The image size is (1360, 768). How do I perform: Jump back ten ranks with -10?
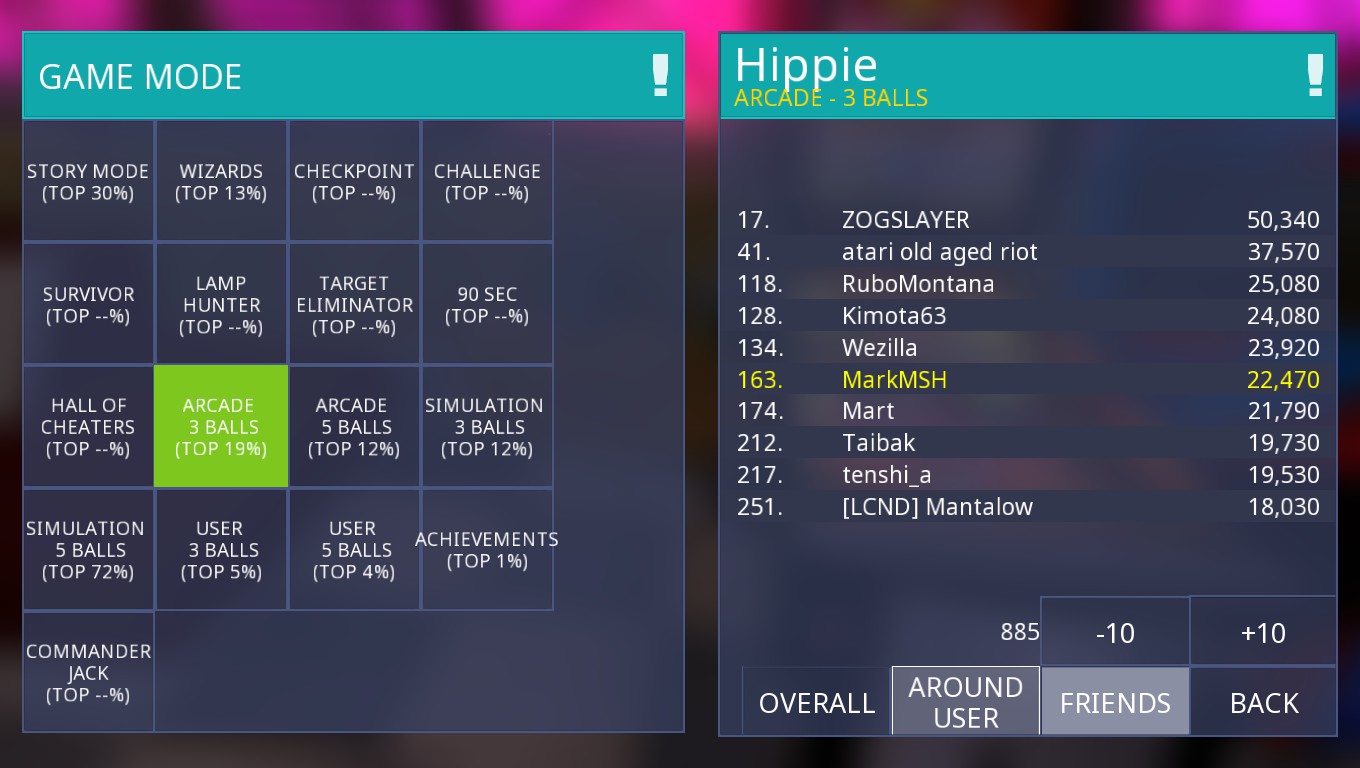[x=1115, y=632]
